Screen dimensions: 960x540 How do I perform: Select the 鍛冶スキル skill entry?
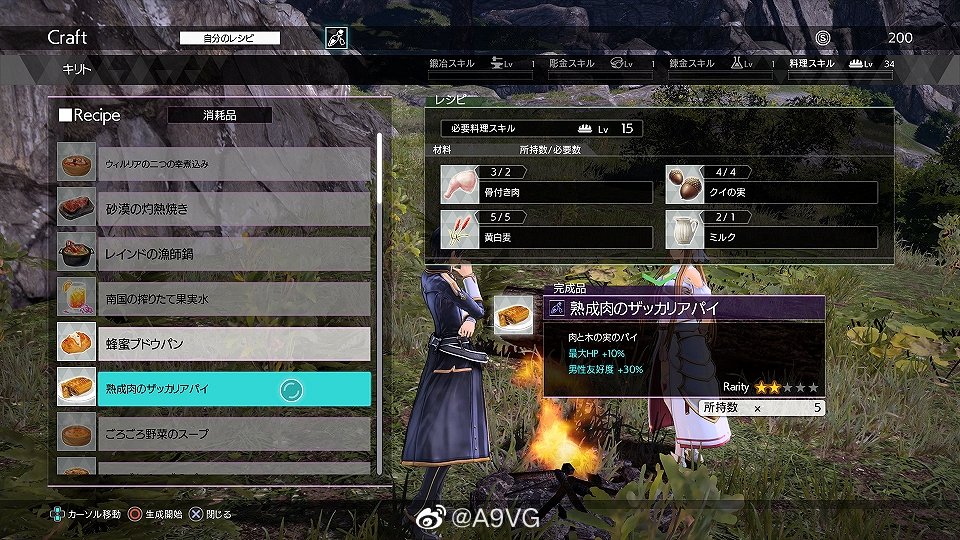481,64
